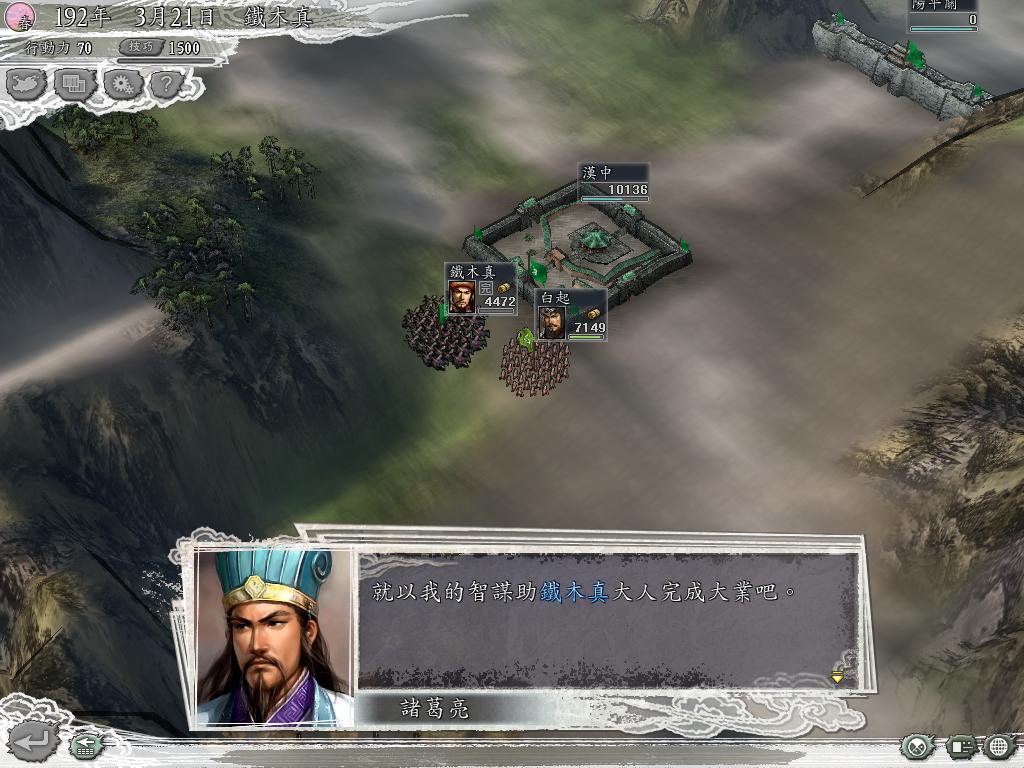Open the question mark help button
Screen dimensions: 1024x768
[x=166, y=85]
